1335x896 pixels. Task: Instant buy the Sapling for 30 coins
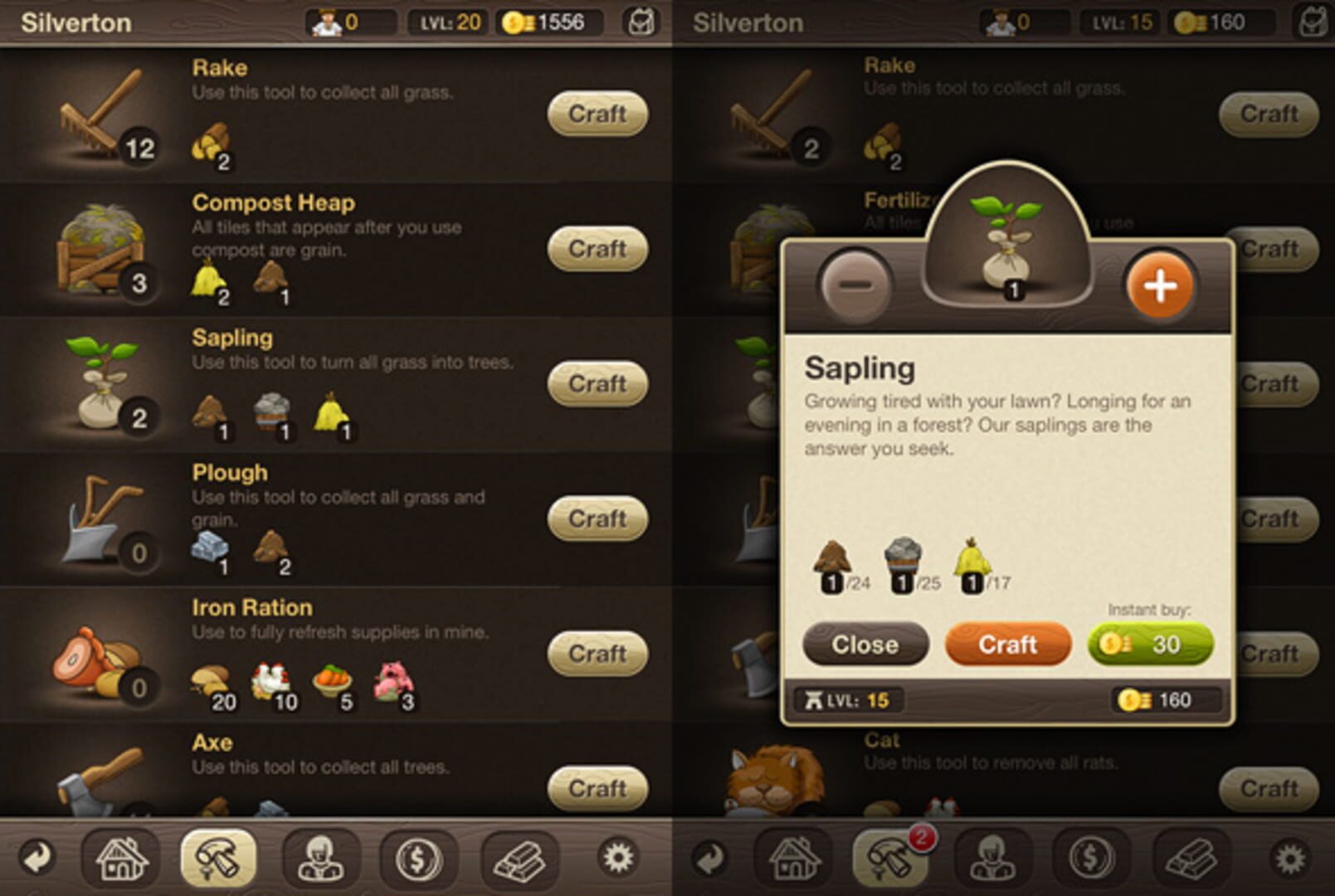(1149, 645)
